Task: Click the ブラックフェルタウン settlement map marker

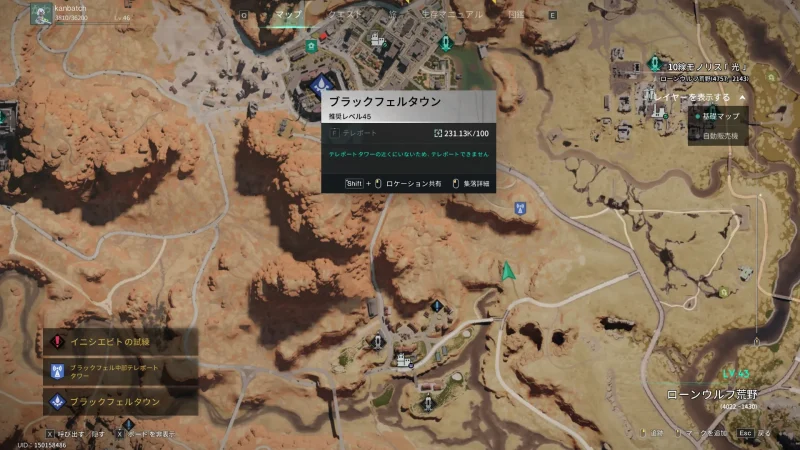Action: [x=320, y=83]
